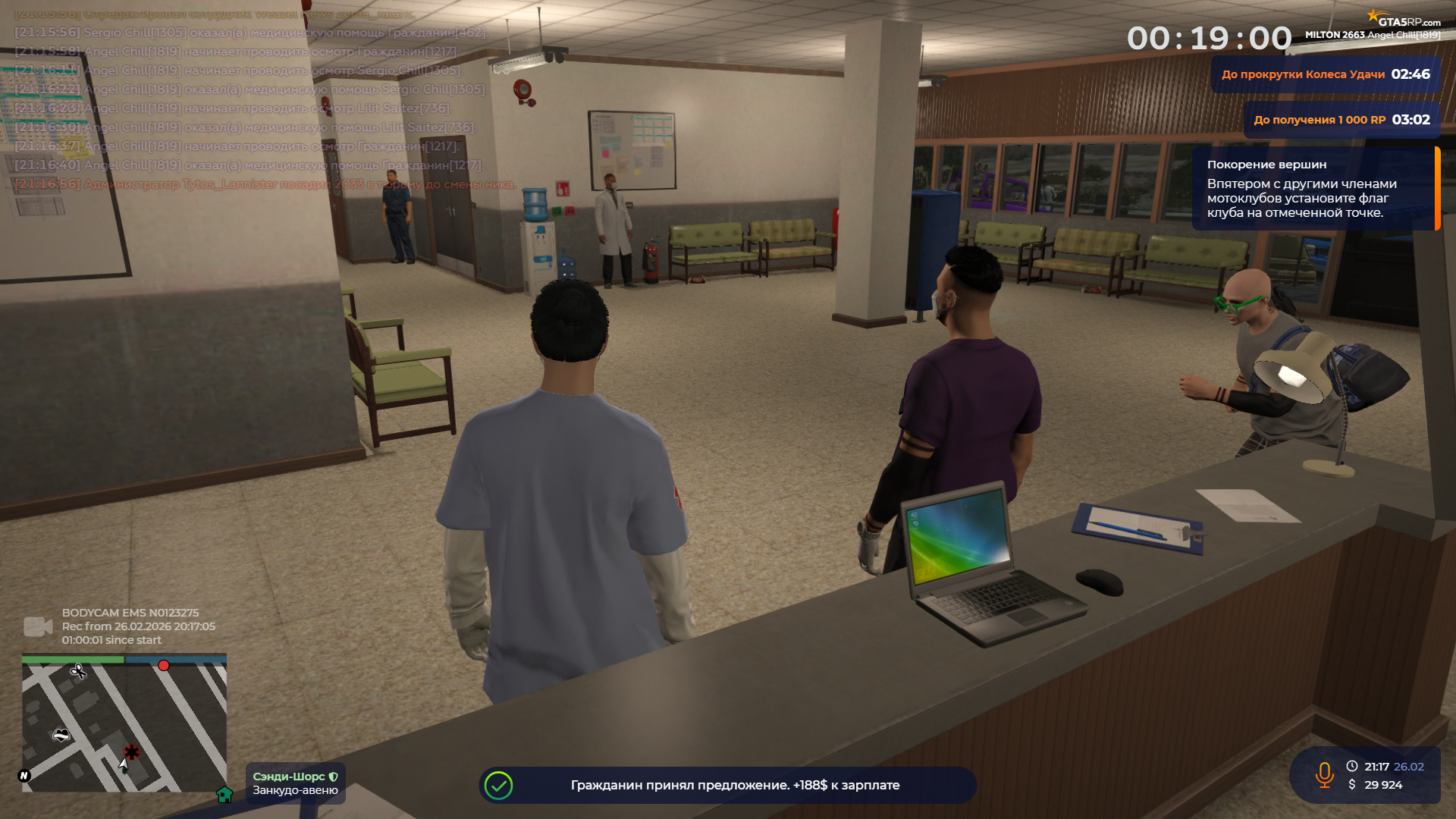Toggle the orange microphone icon

pyautogui.click(x=1324, y=775)
